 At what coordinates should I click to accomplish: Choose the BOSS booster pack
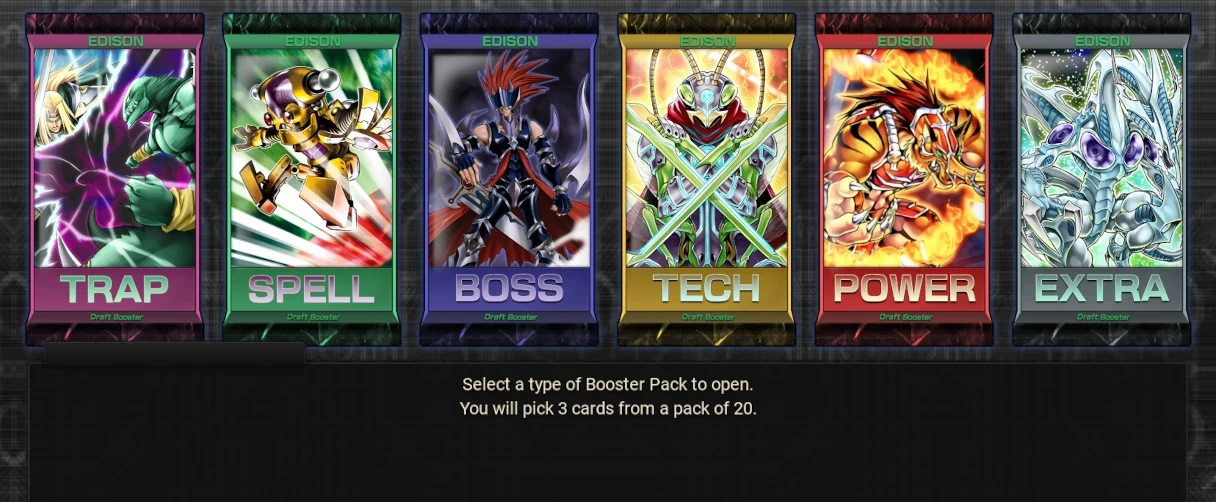[508, 180]
